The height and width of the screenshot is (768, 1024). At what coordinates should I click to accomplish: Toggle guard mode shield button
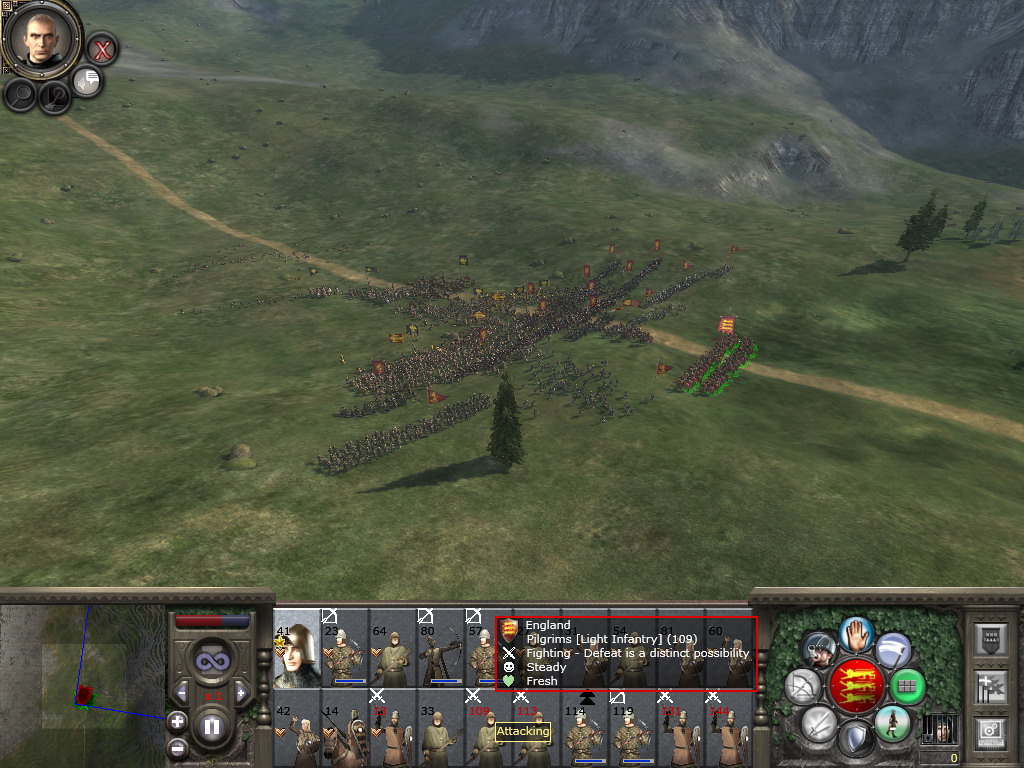pyautogui.click(x=855, y=739)
